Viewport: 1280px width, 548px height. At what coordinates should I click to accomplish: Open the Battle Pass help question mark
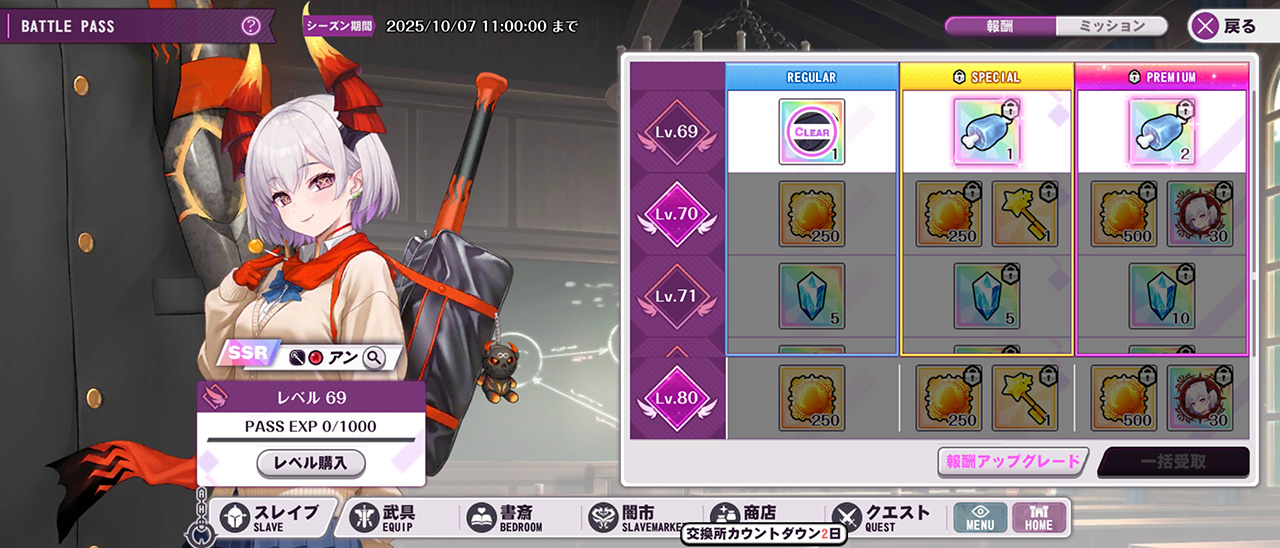point(251,26)
